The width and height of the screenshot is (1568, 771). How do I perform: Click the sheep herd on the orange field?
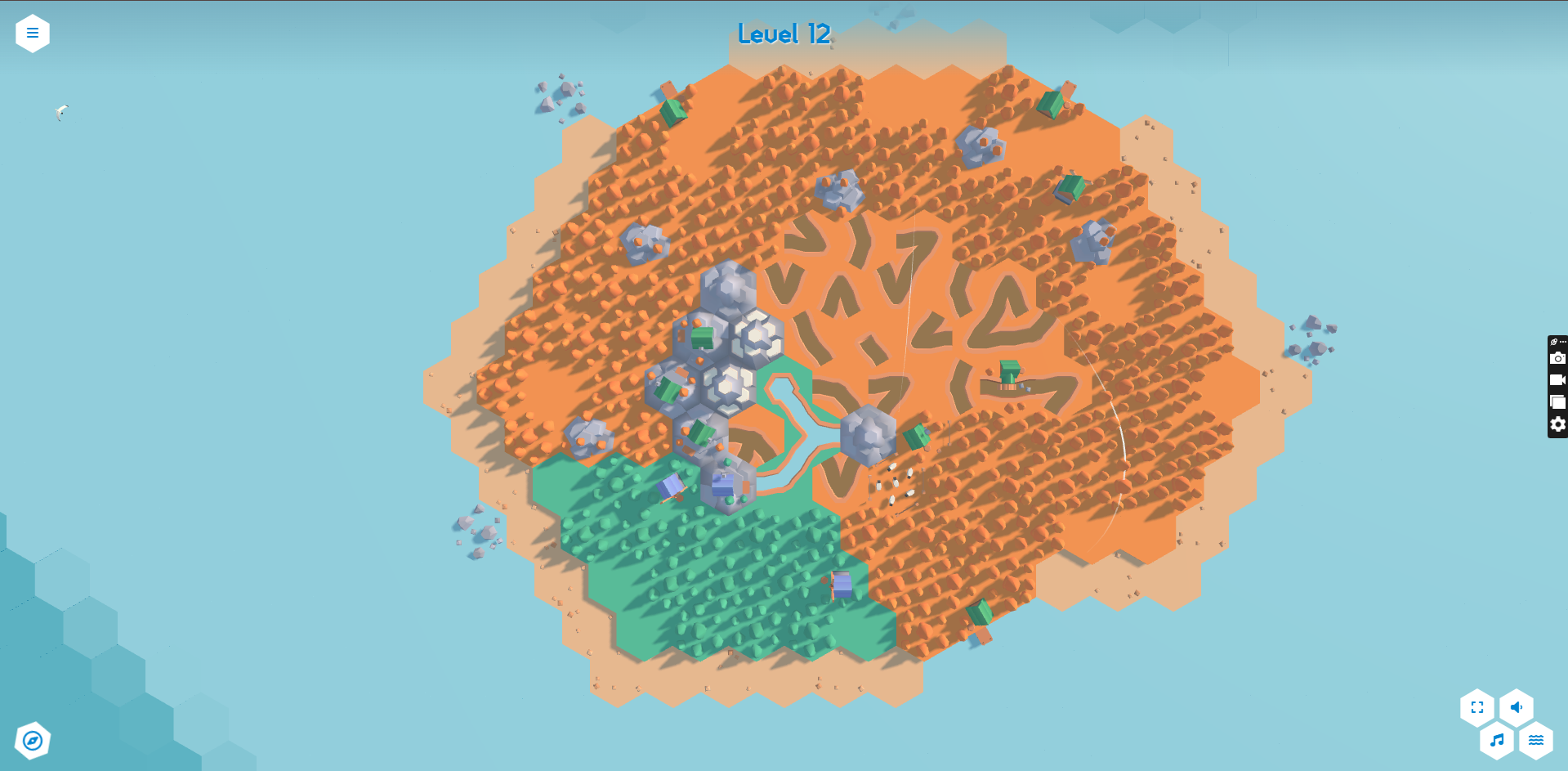(x=895, y=482)
